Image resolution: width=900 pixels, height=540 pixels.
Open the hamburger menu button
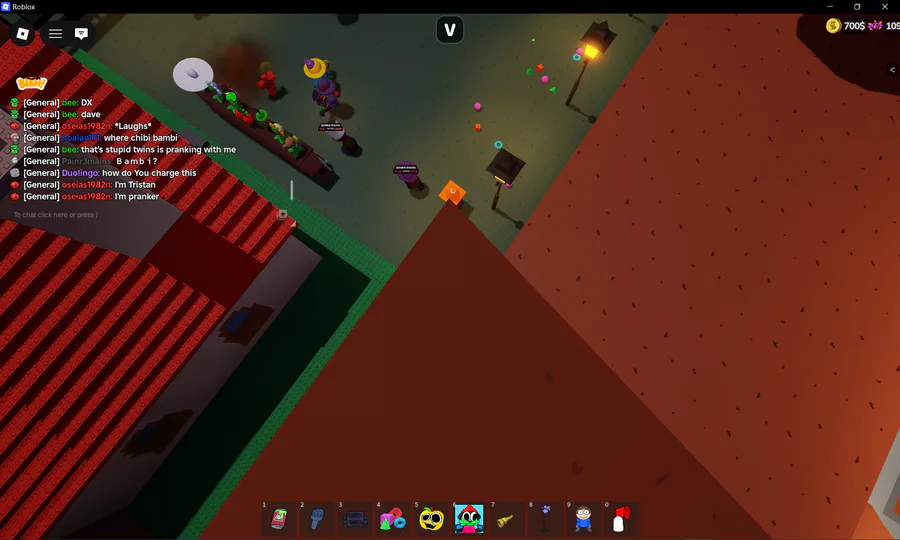click(x=56, y=34)
